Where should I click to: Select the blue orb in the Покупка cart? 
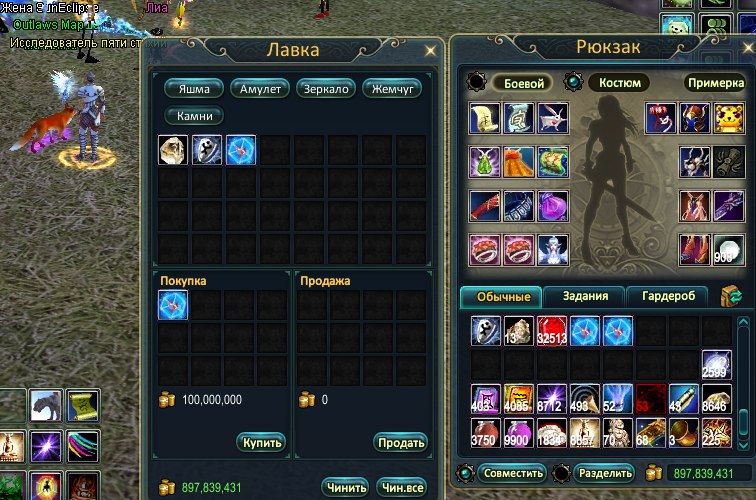(x=173, y=306)
